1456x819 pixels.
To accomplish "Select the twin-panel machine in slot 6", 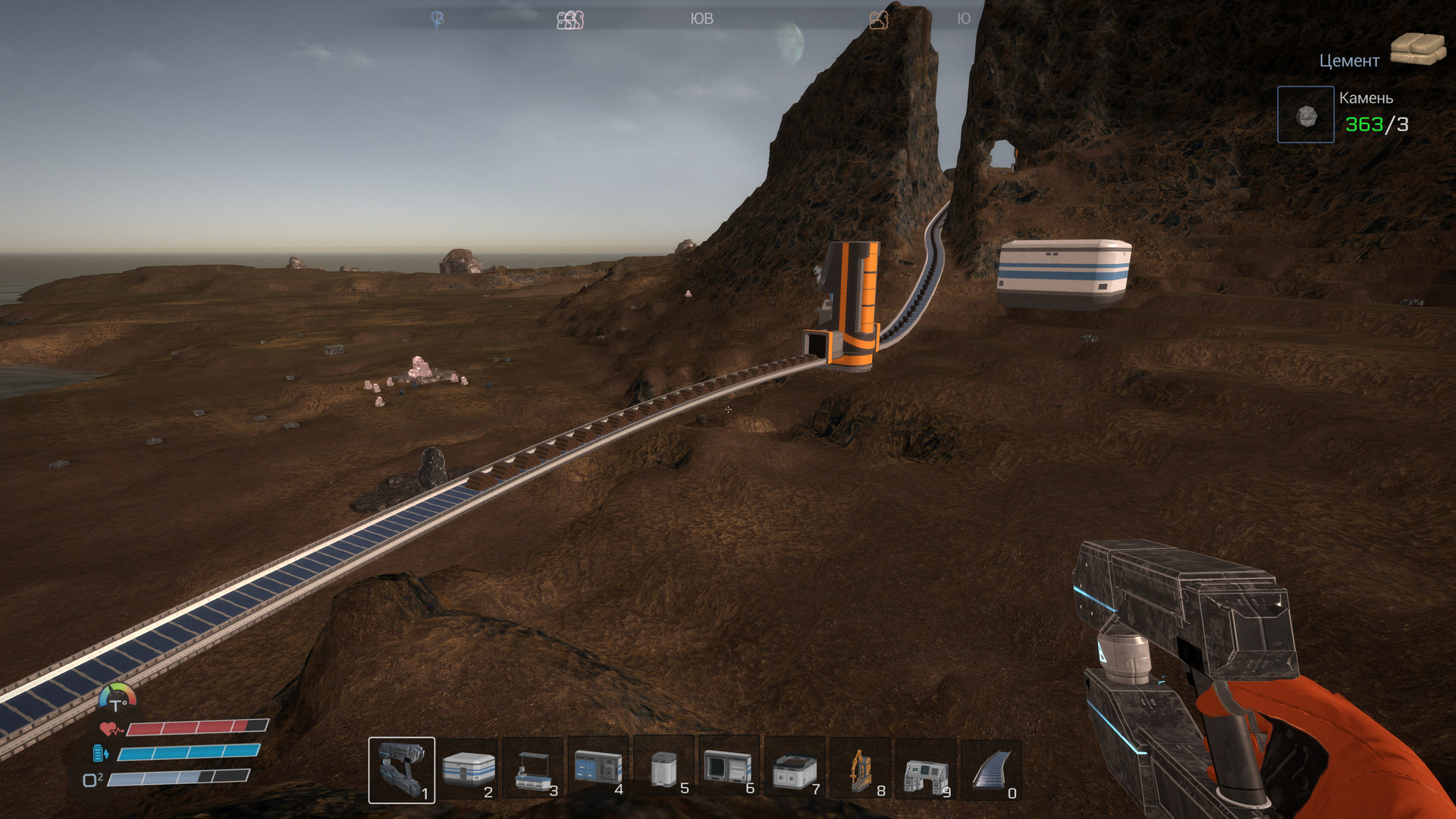I will (x=729, y=767).
